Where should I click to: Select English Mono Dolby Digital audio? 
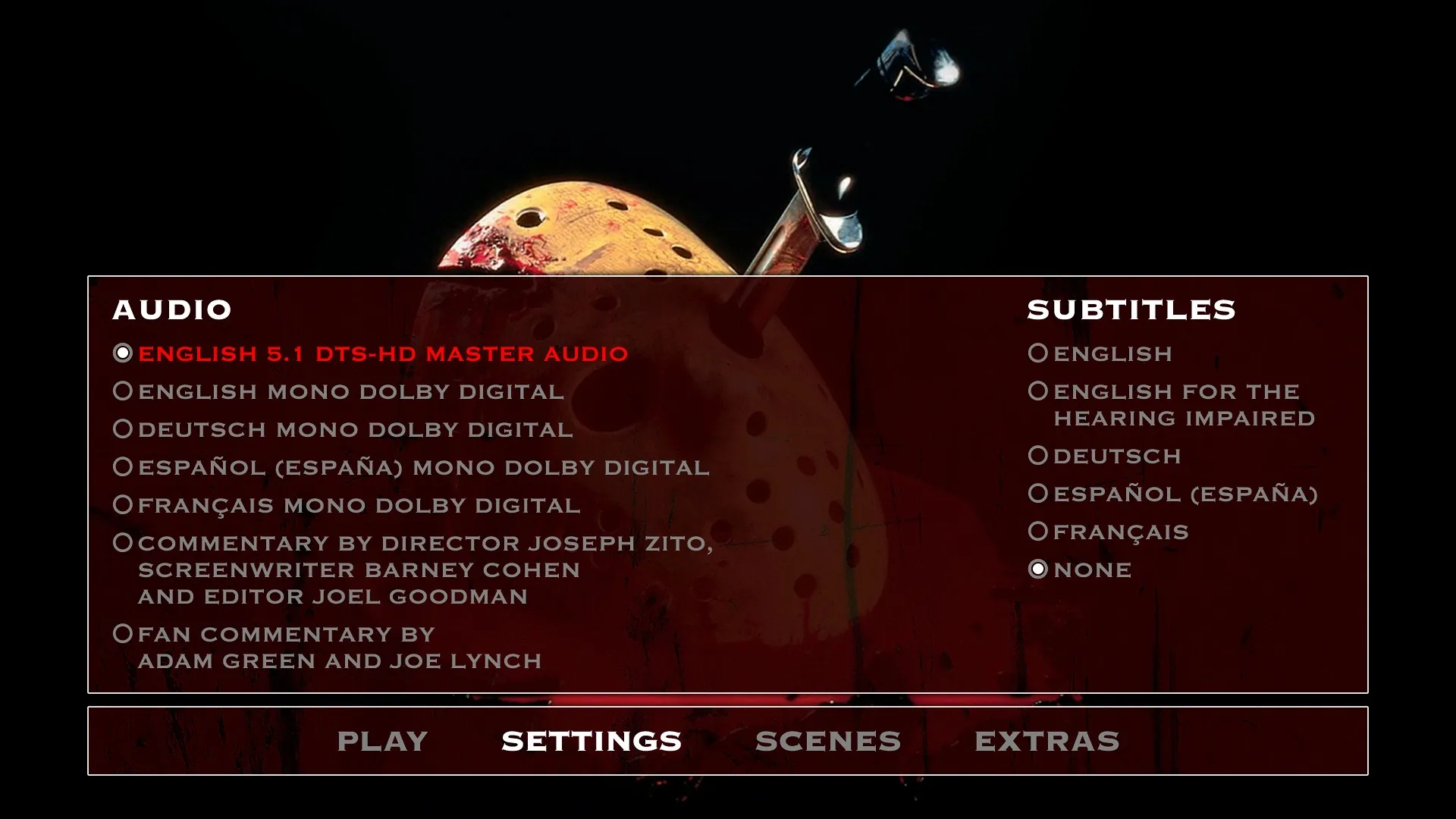click(349, 391)
